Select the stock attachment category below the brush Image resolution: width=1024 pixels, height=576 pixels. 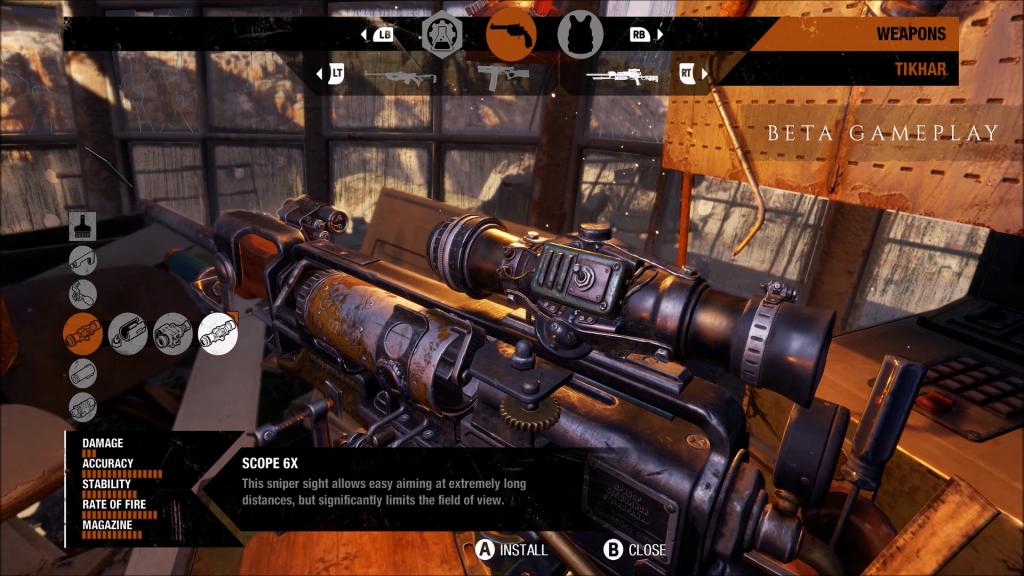pos(83,261)
